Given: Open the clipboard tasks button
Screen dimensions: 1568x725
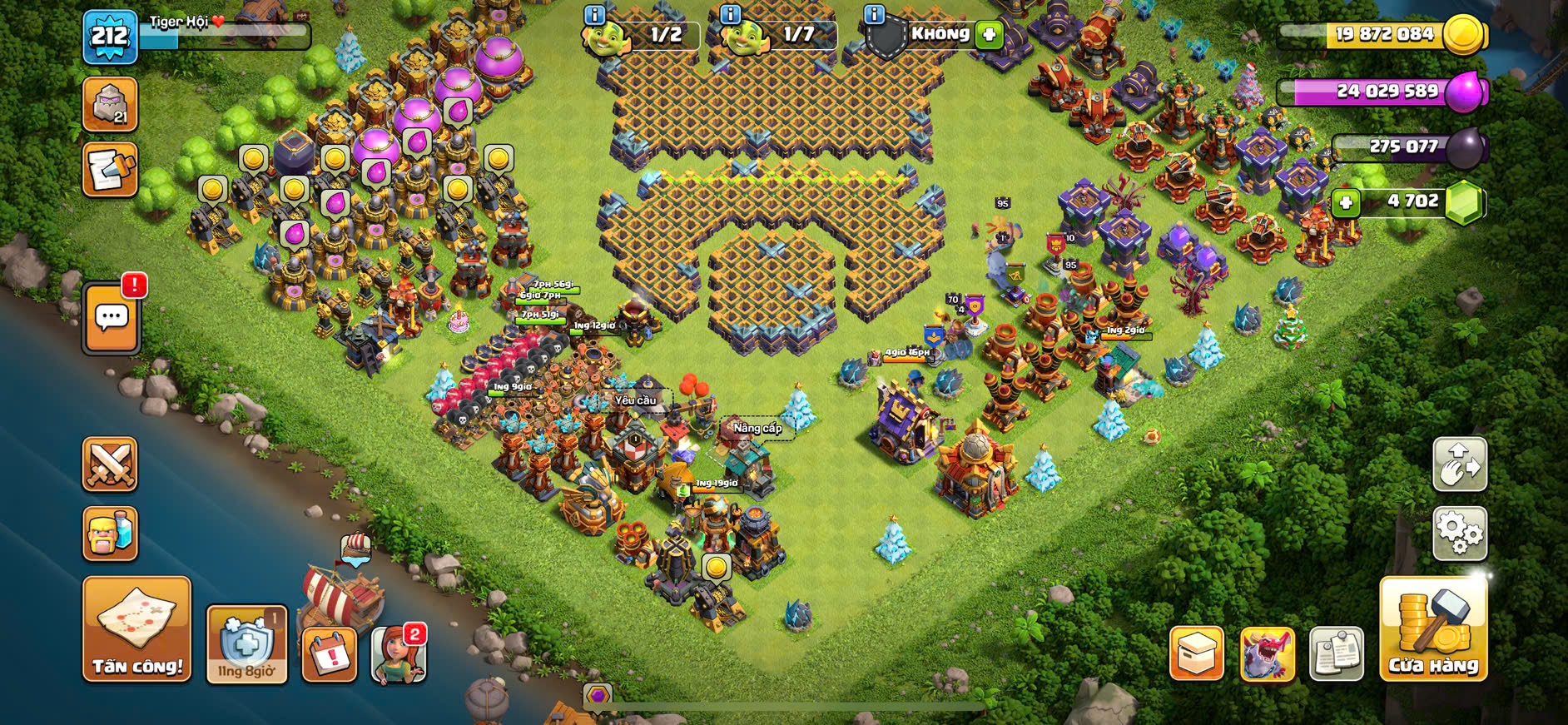Looking at the screenshot, I should pos(1336,653).
